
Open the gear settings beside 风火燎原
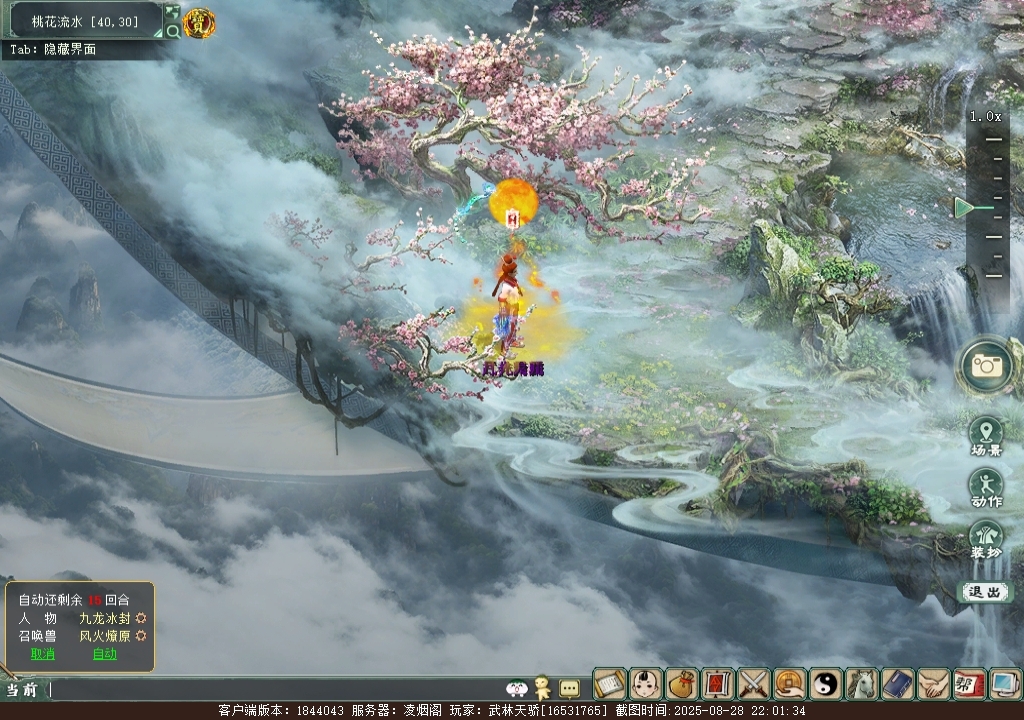point(141,636)
